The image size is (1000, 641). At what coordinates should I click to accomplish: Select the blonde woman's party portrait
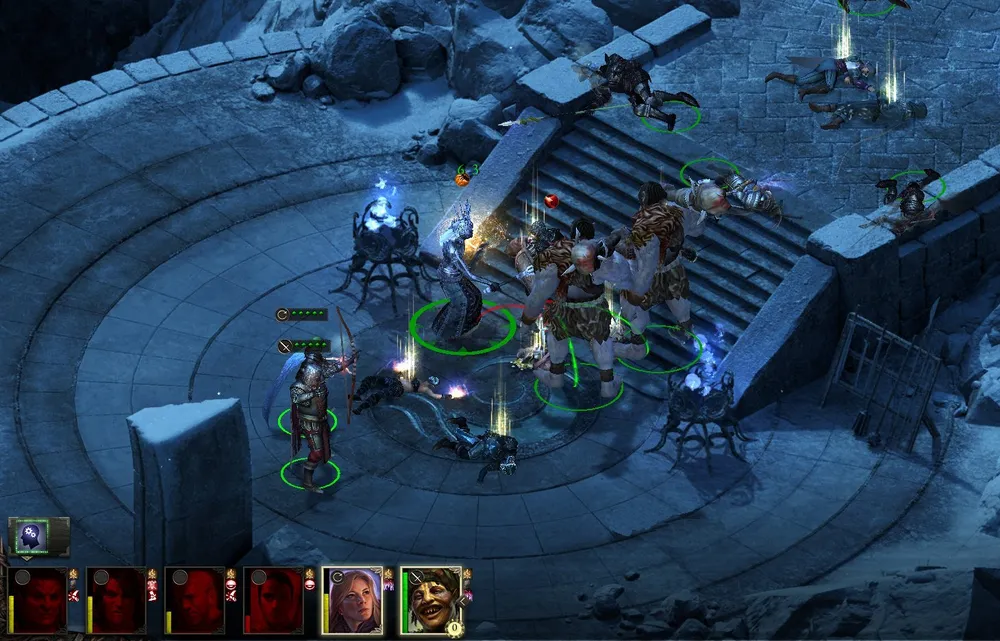353,601
